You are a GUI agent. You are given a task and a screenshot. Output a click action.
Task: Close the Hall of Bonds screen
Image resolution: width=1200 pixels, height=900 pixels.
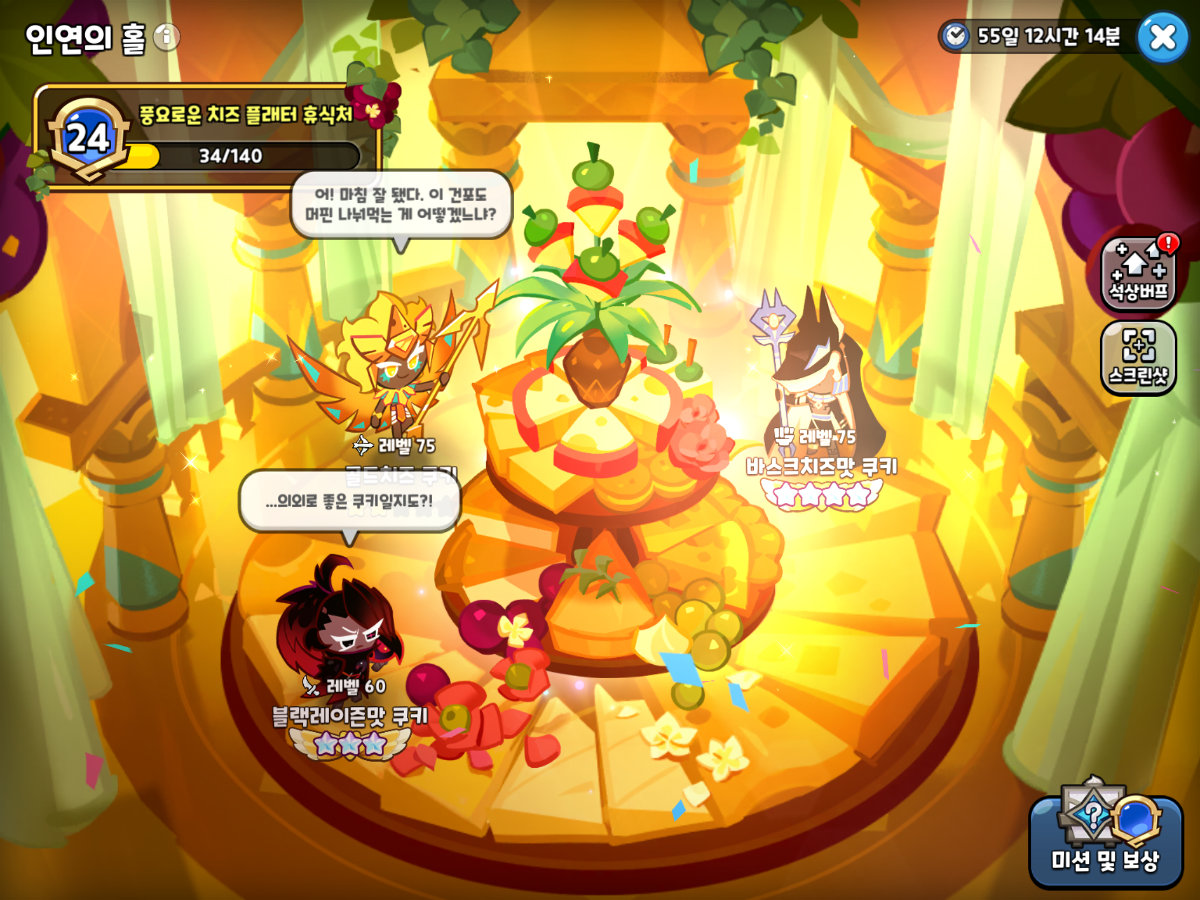click(1162, 37)
